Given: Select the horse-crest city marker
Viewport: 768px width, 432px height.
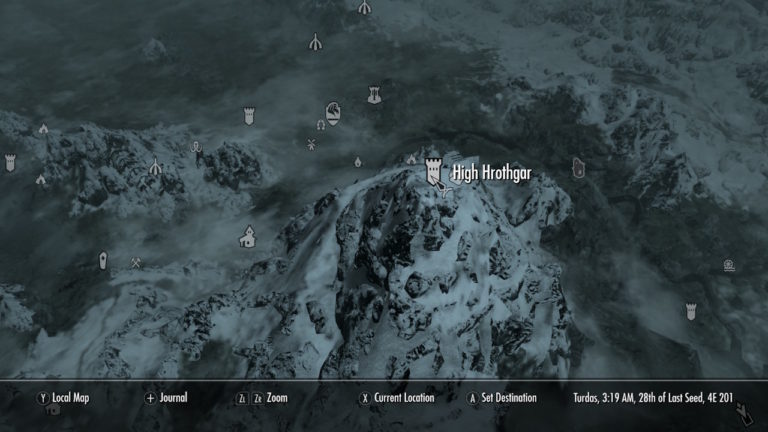Looking at the screenshot, I should click(x=332, y=110).
